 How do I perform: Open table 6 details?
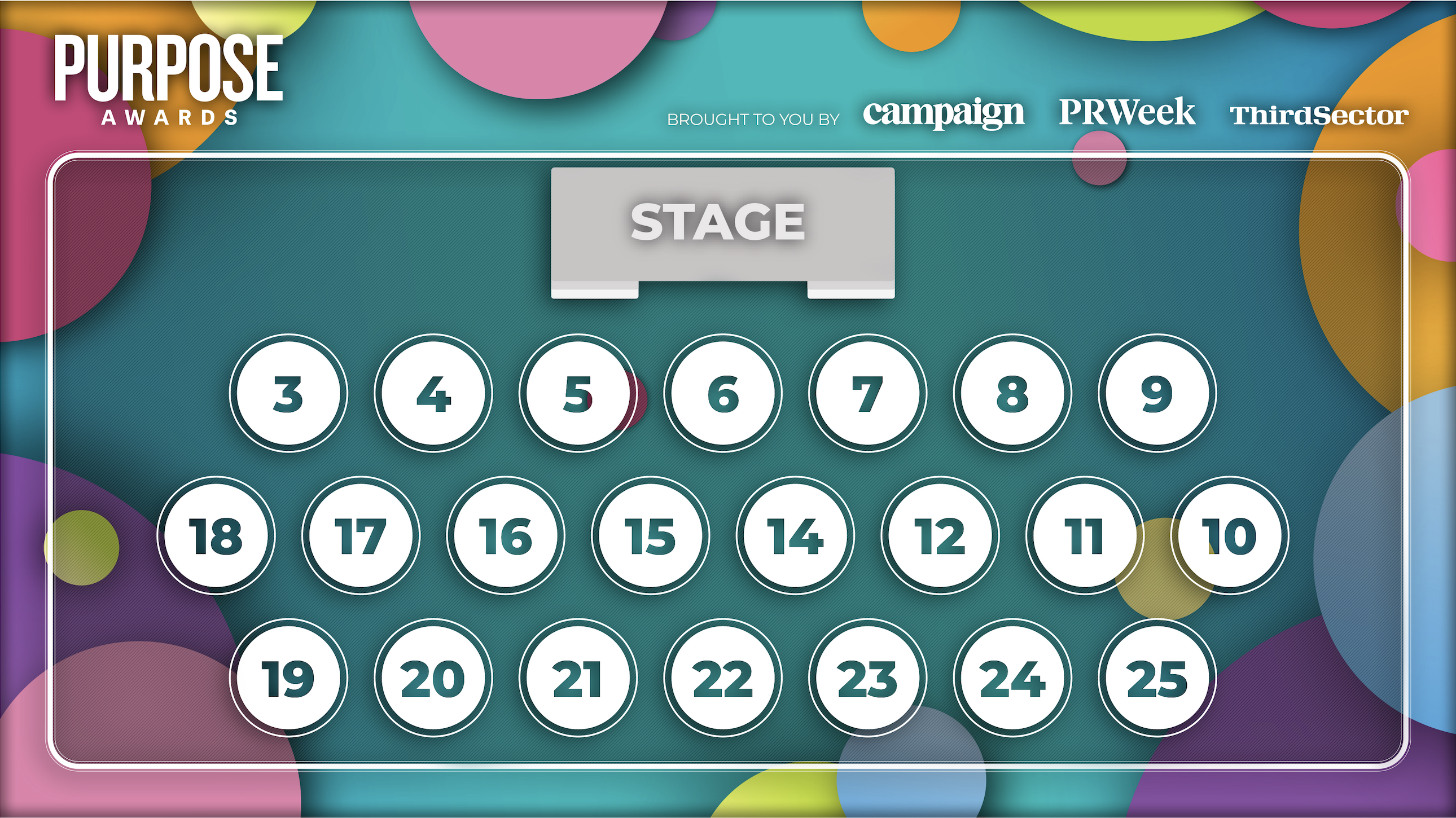(722, 393)
